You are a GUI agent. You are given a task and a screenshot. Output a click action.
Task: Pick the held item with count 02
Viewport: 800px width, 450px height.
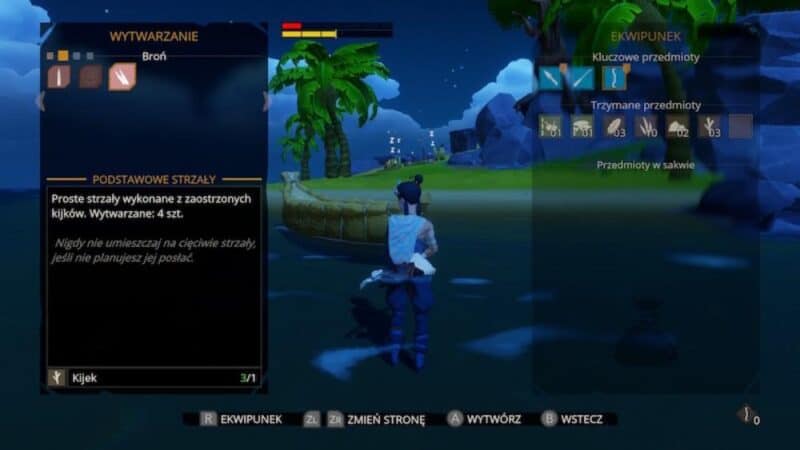click(677, 127)
